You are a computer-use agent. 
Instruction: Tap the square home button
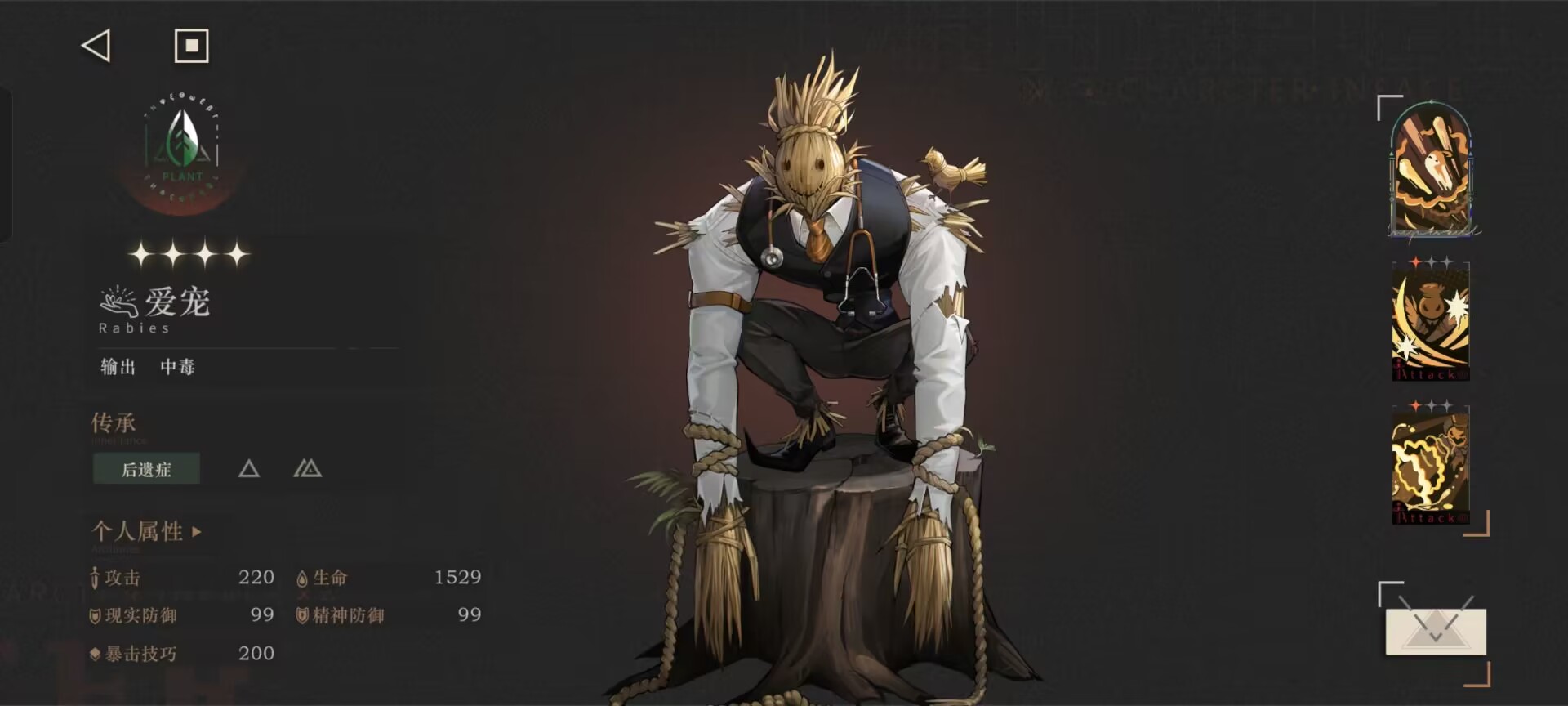pos(192,46)
